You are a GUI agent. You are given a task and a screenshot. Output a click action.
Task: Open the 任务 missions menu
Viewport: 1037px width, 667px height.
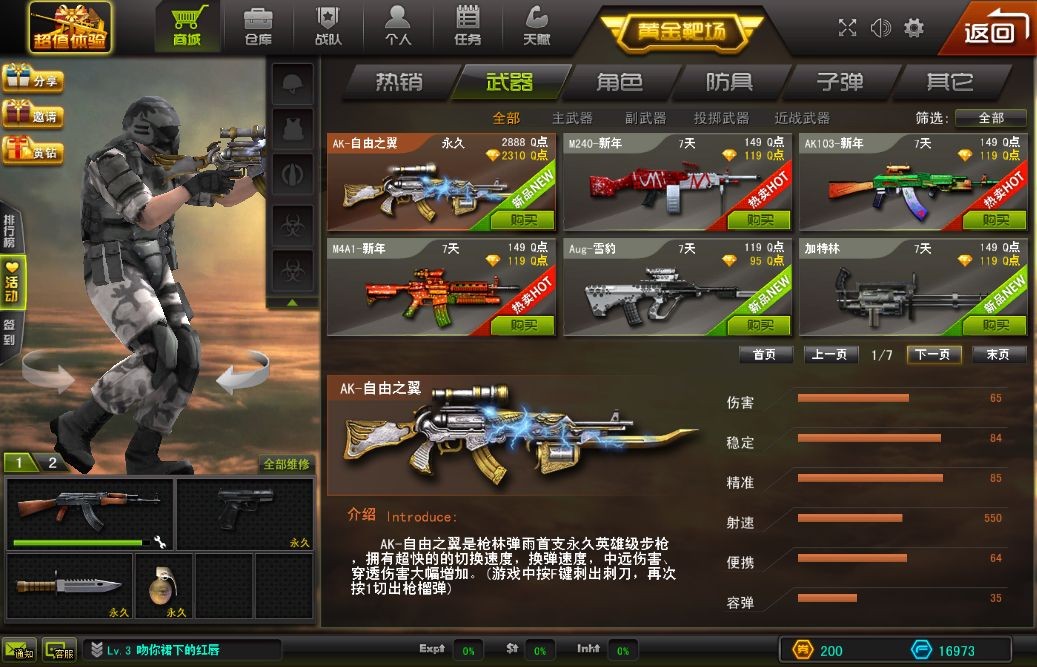tap(467, 27)
